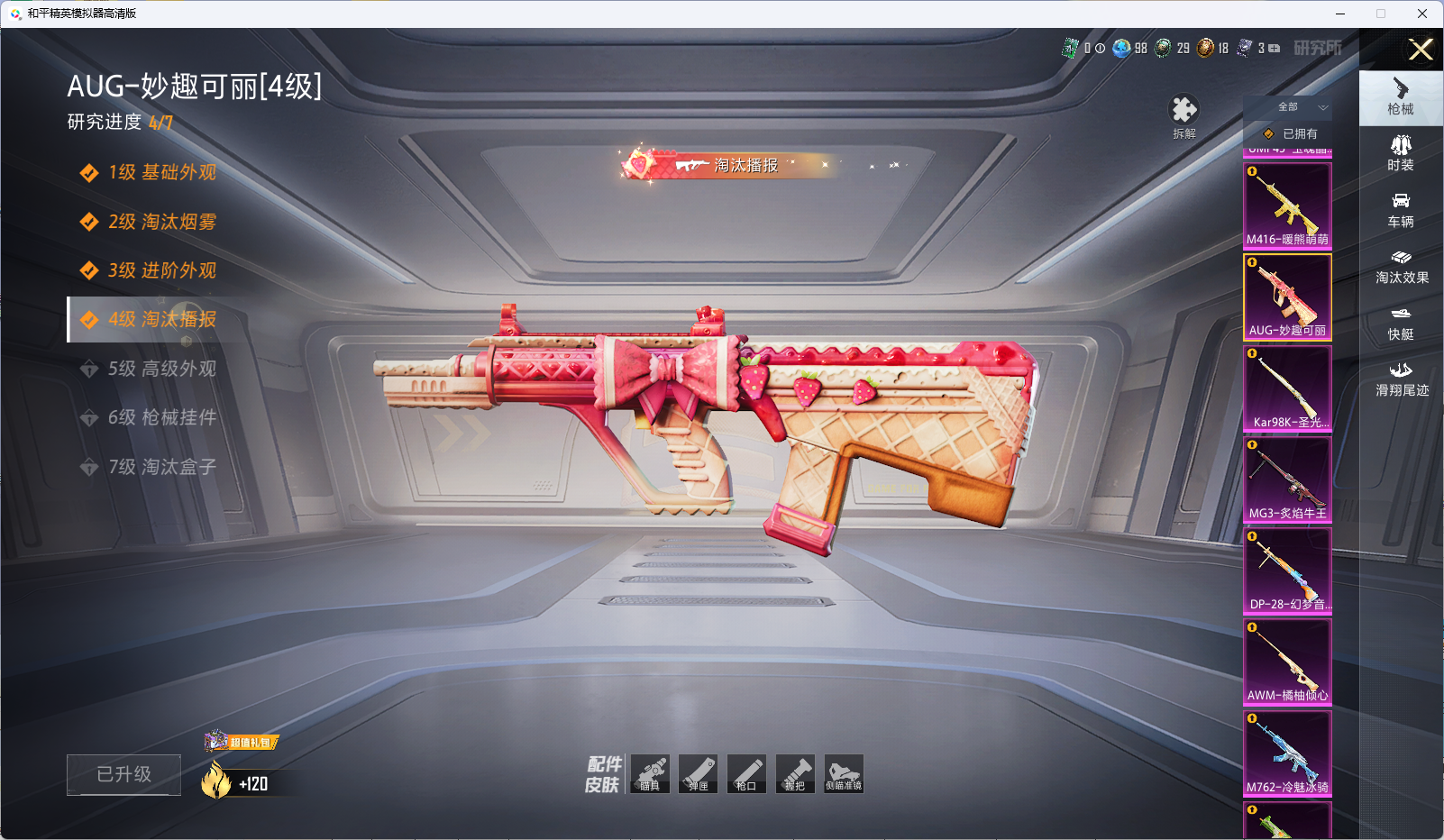Show level 6 枪械挂件 entry
1444x840 pixels.
pyautogui.click(x=162, y=417)
